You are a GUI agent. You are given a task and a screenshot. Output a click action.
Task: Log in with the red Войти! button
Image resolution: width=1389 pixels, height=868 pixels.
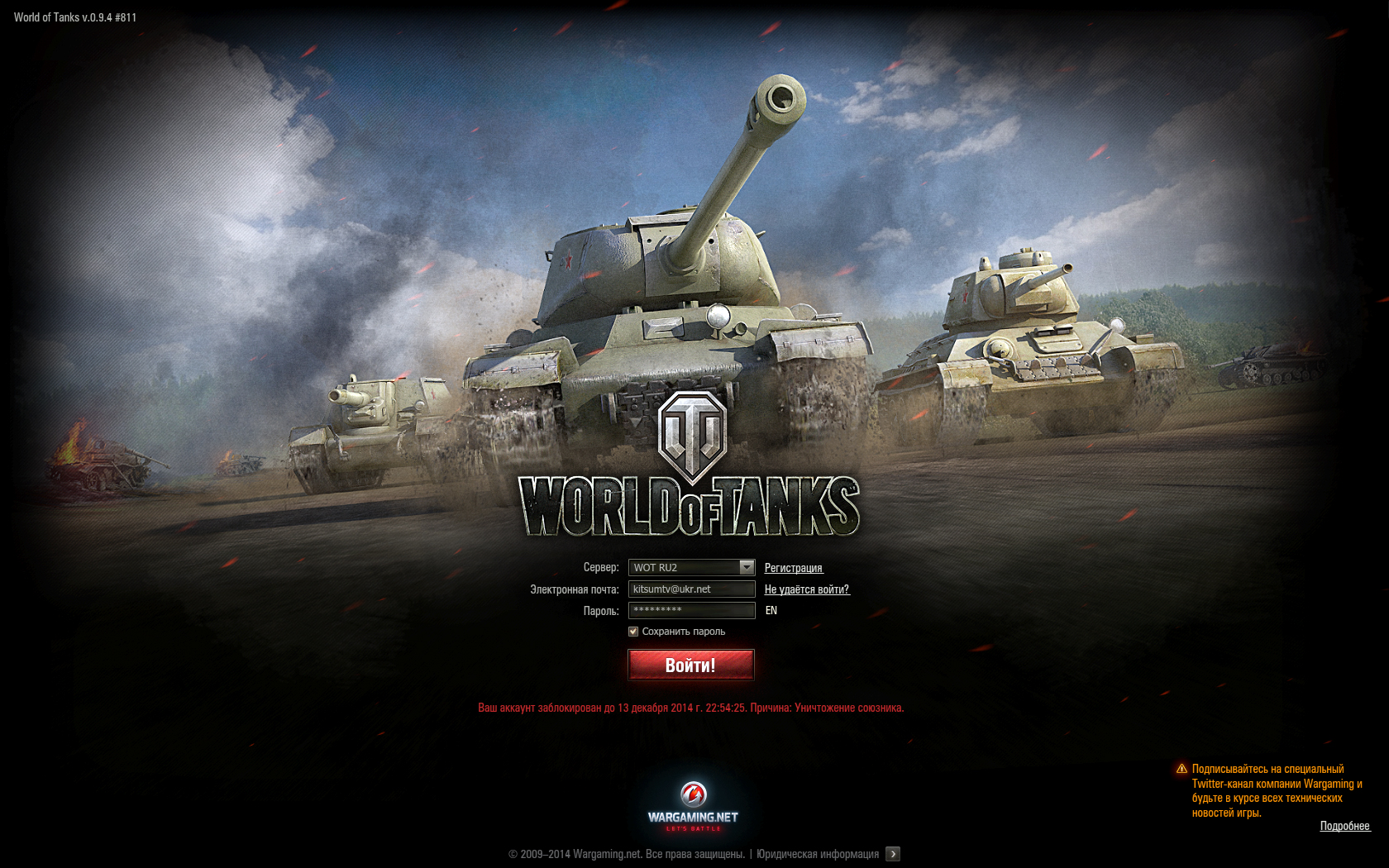point(691,665)
